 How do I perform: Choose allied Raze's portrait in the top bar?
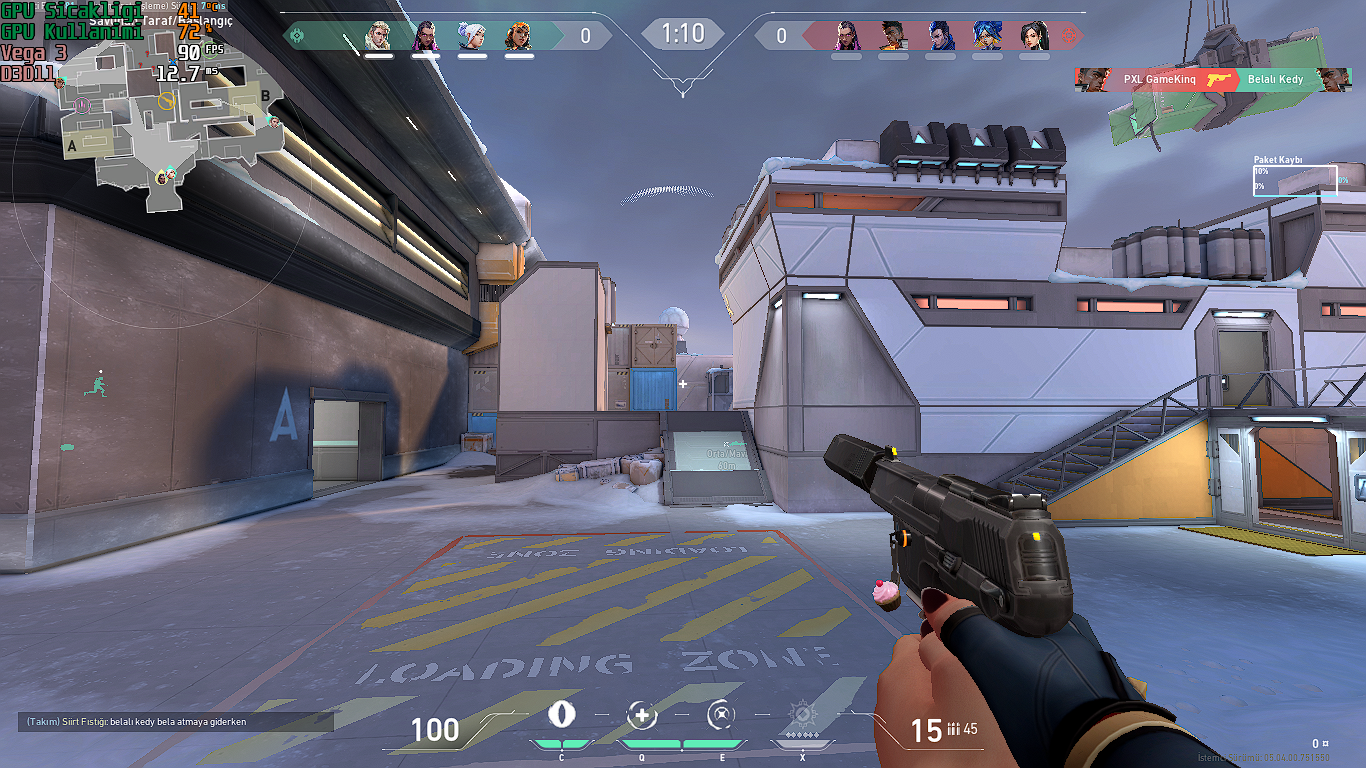pyautogui.click(x=519, y=36)
